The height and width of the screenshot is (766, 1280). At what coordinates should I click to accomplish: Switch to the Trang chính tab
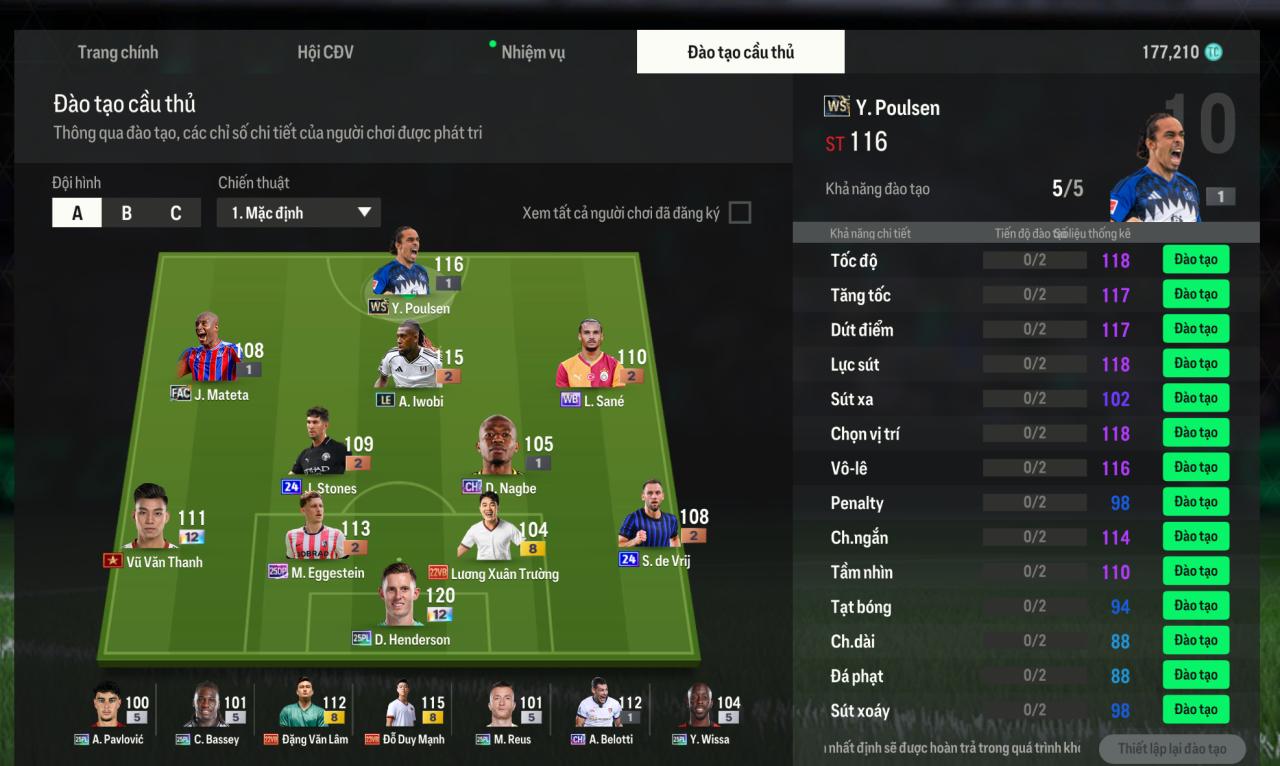(x=118, y=52)
